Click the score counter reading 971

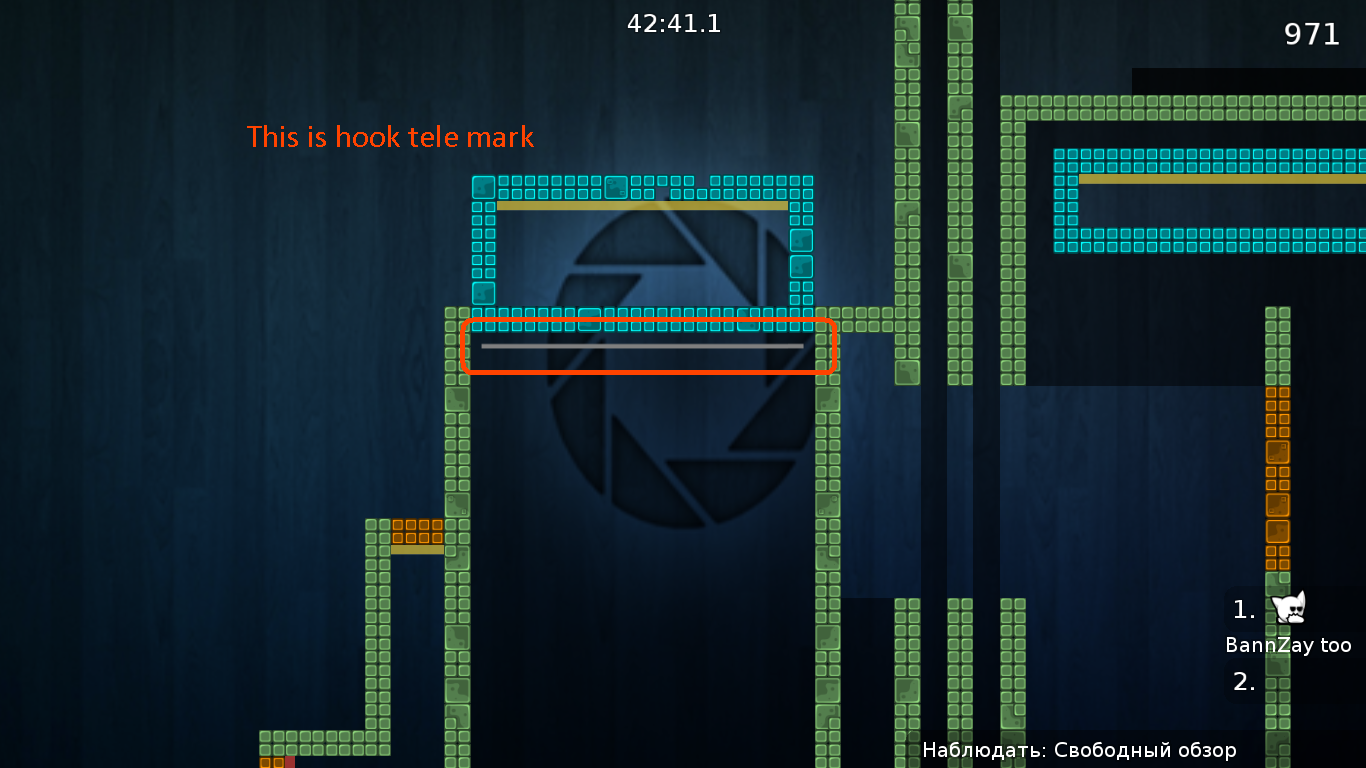(x=1312, y=35)
